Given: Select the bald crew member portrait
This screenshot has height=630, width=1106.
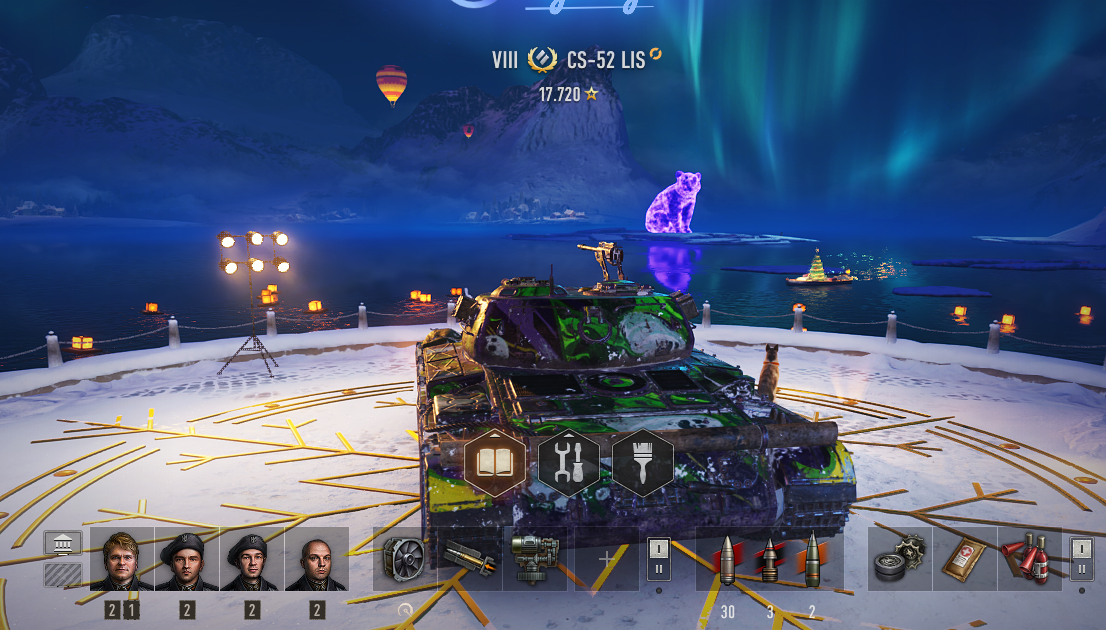Looking at the screenshot, I should [x=317, y=559].
